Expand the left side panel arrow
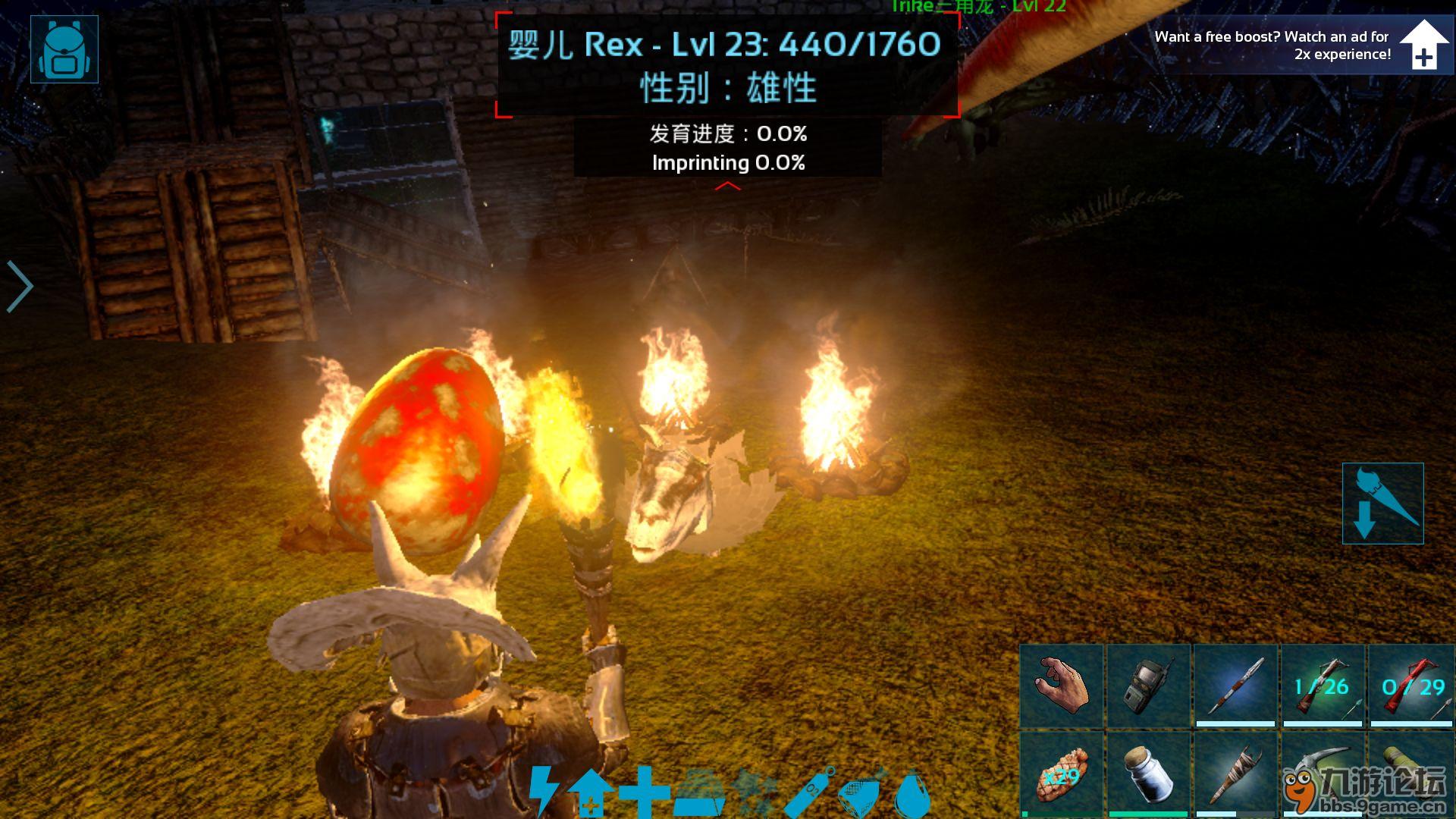Image resolution: width=1456 pixels, height=819 pixels. click(19, 286)
